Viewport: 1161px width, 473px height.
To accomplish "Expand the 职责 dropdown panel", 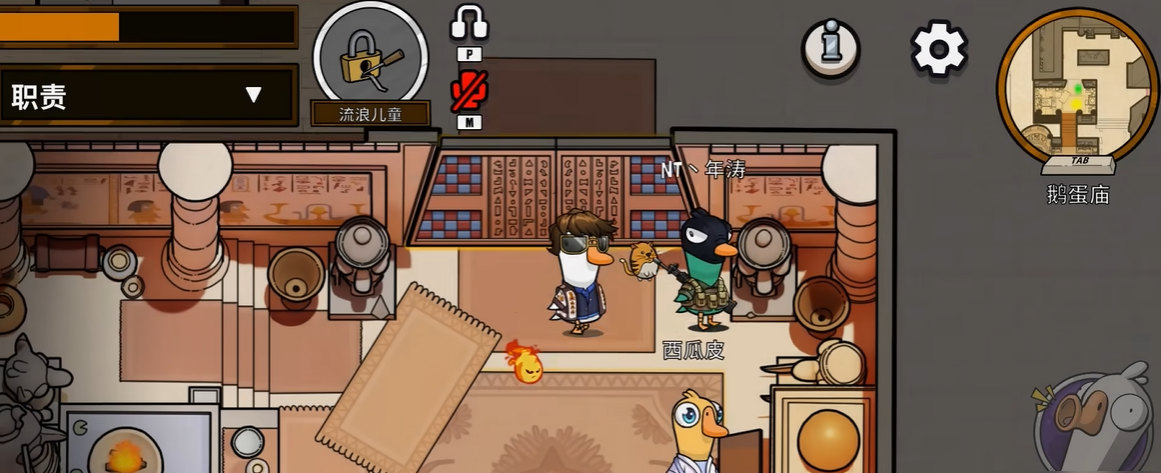I will coord(253,96).
